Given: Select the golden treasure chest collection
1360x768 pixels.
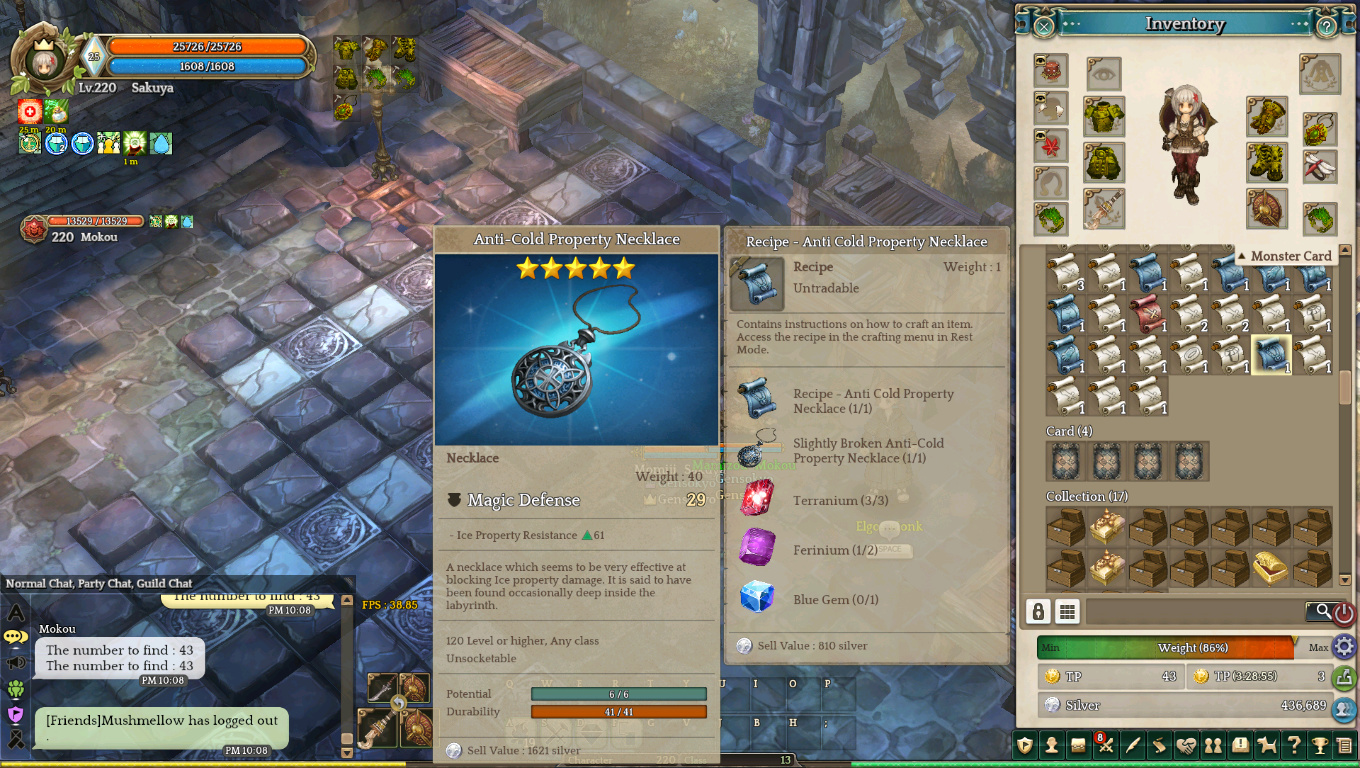Looking at the screenshot, I should (x=1270, y=567).
